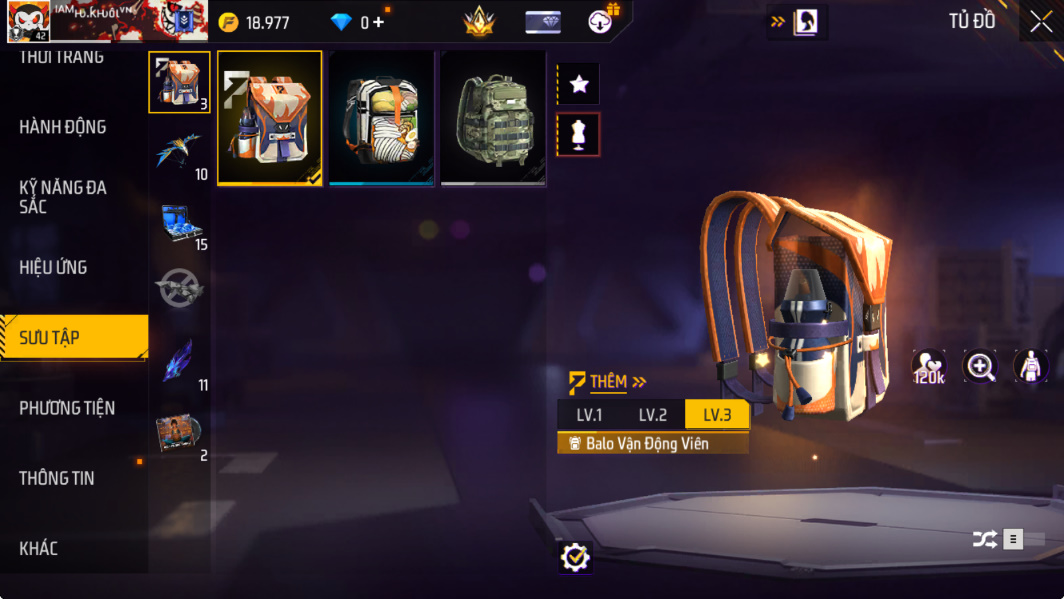Choose the green camouflage backpack
This screenshot has height=599, width=1064.
493,118
